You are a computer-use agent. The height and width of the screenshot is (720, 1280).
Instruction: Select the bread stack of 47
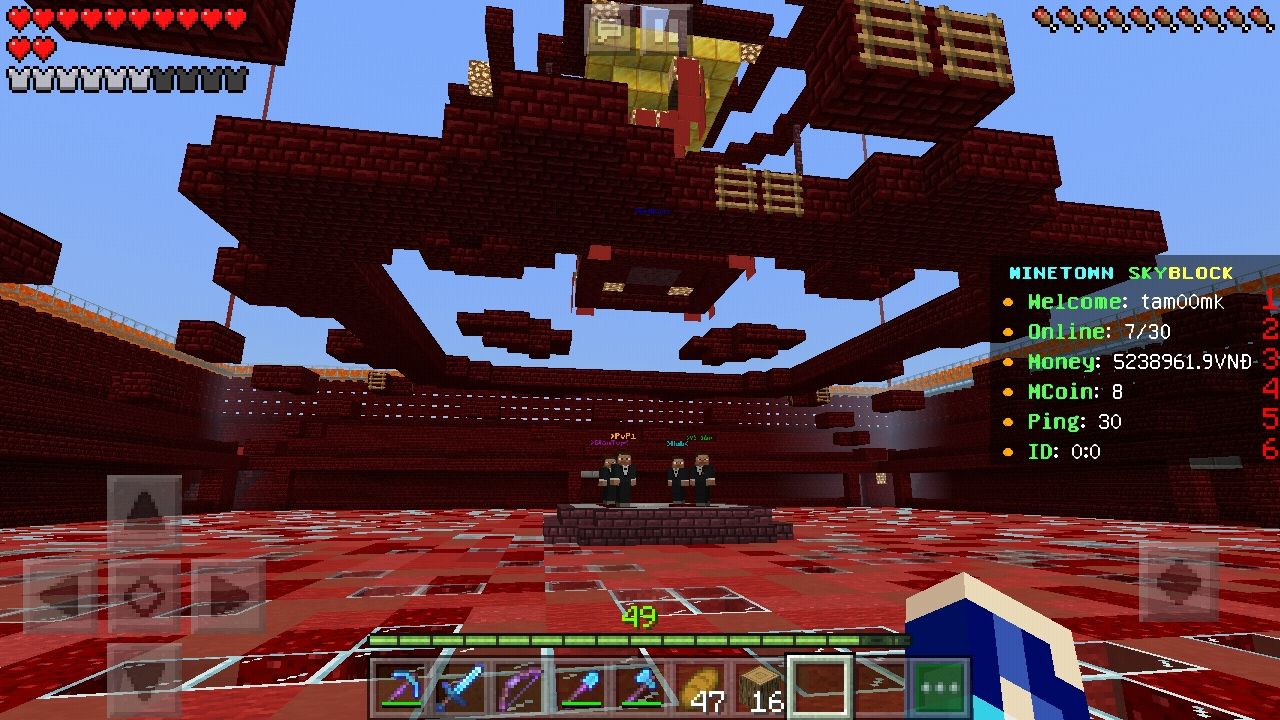point(700,687)
